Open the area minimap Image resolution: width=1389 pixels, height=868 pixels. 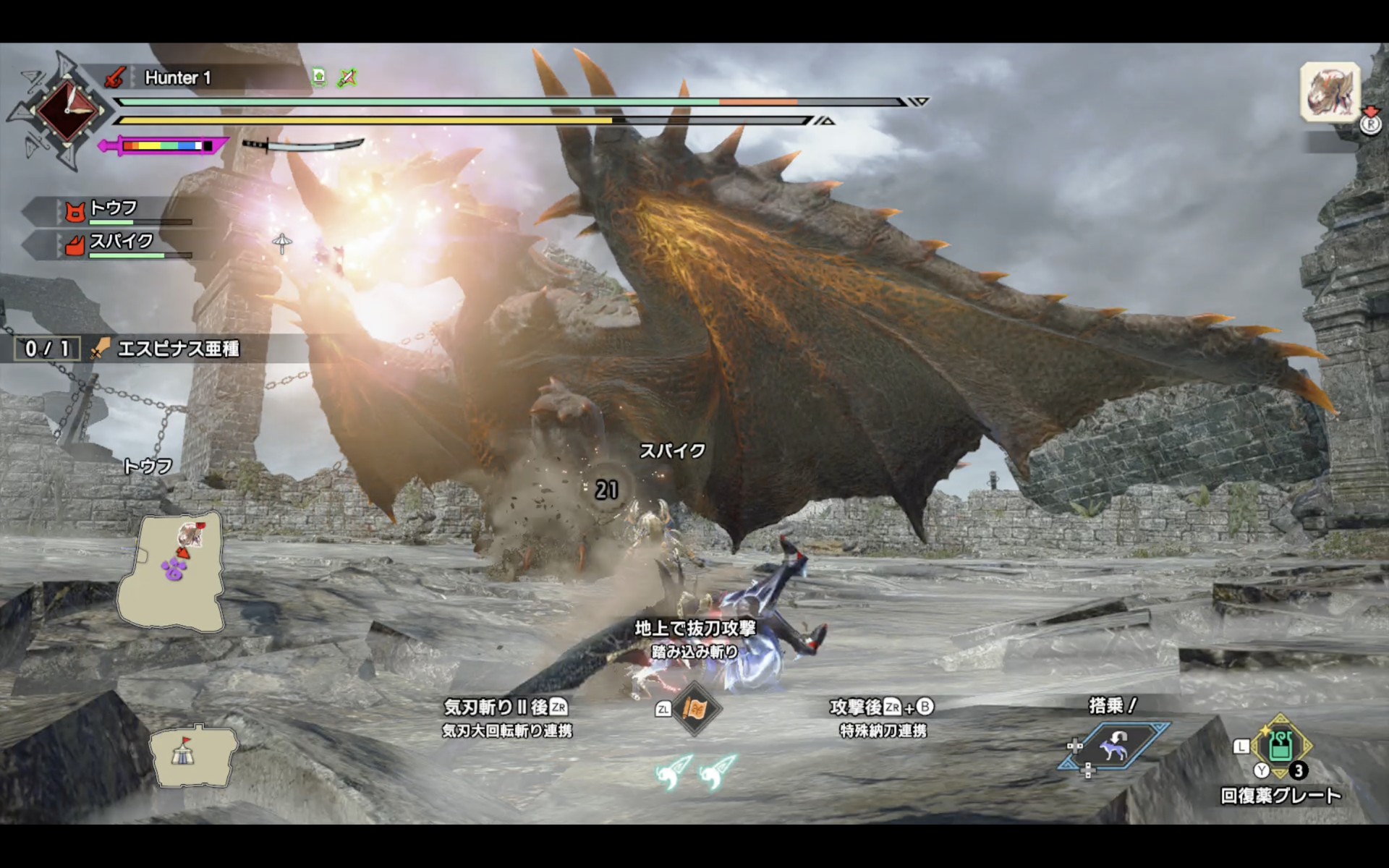coord(171,573)
